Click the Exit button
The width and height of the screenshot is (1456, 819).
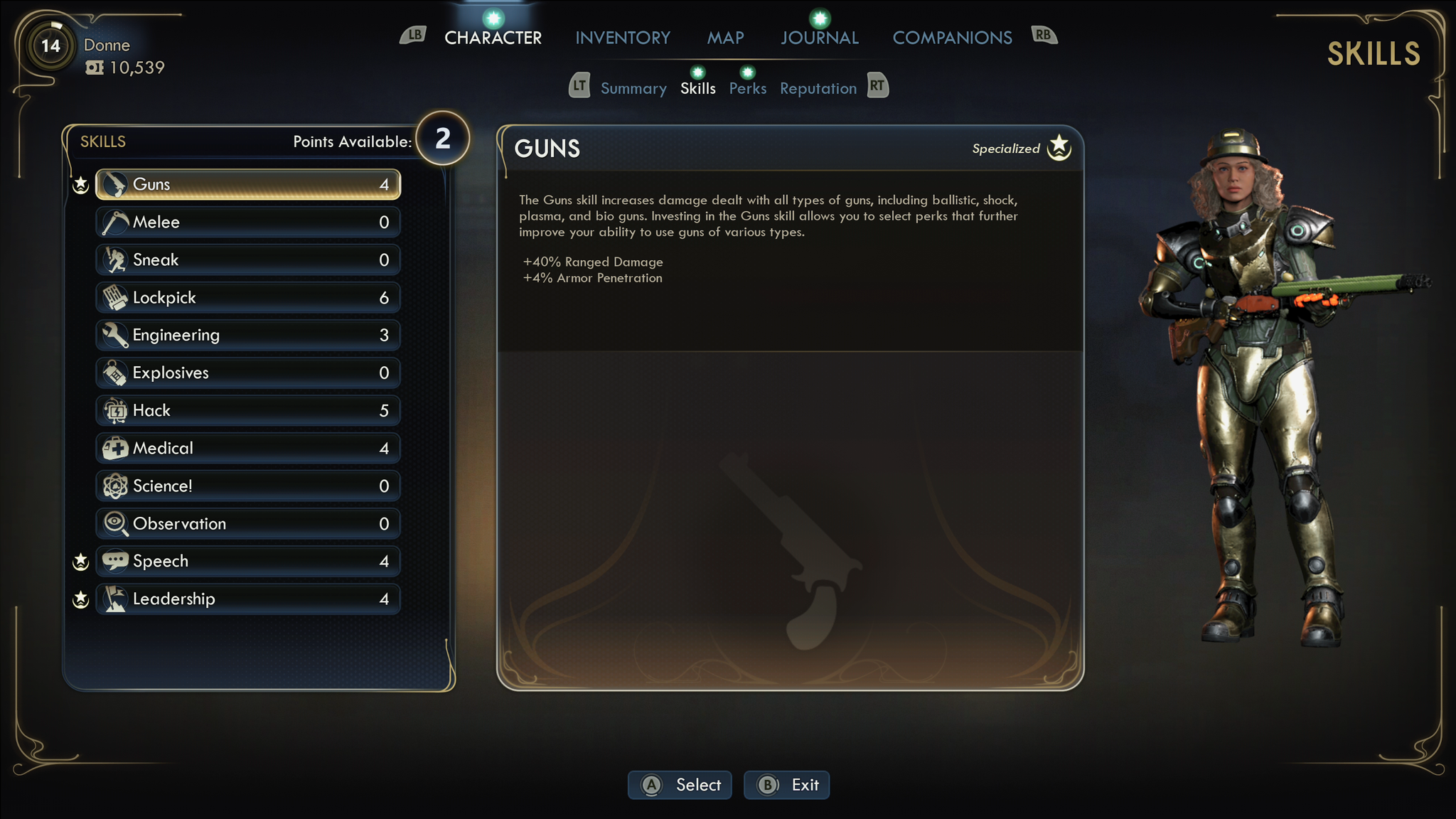click(x=786, y=785)
